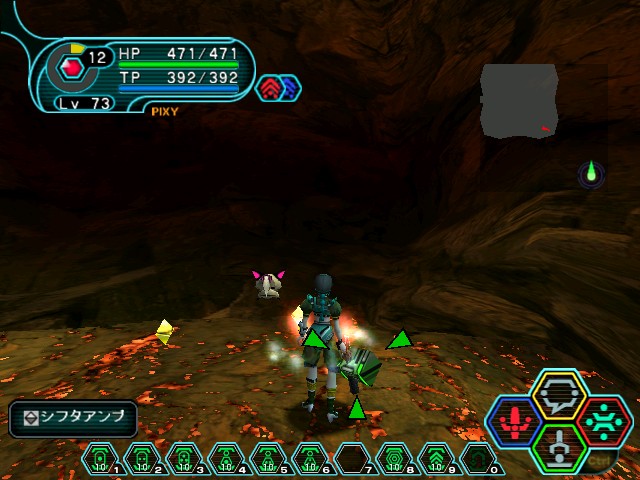Use quick slot number 6
This screenshot has width=640, height=480.
(310, 459)
